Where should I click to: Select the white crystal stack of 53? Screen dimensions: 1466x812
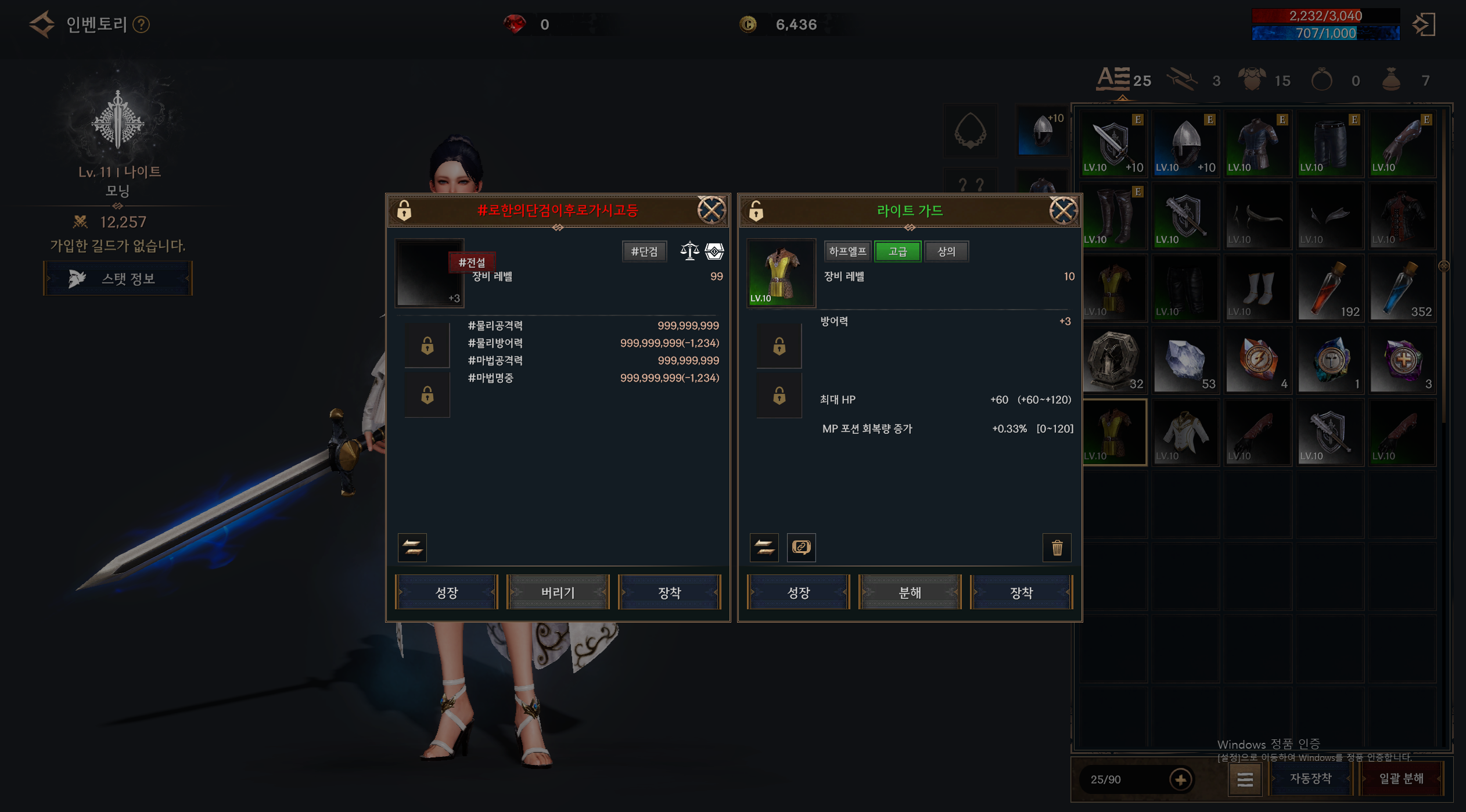click(x=1185, y=361)
